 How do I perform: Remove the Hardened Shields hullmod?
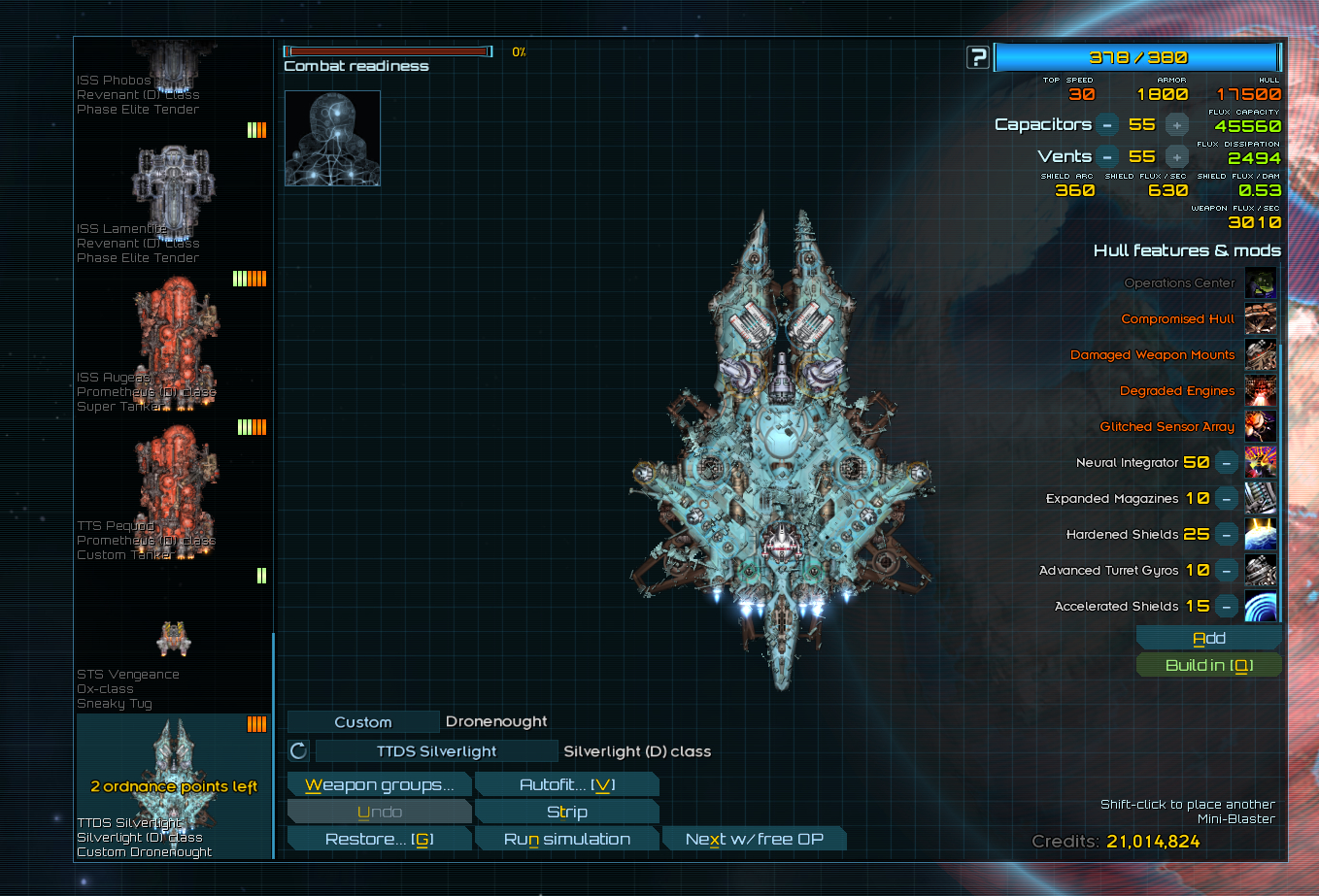coord(1227,535)
